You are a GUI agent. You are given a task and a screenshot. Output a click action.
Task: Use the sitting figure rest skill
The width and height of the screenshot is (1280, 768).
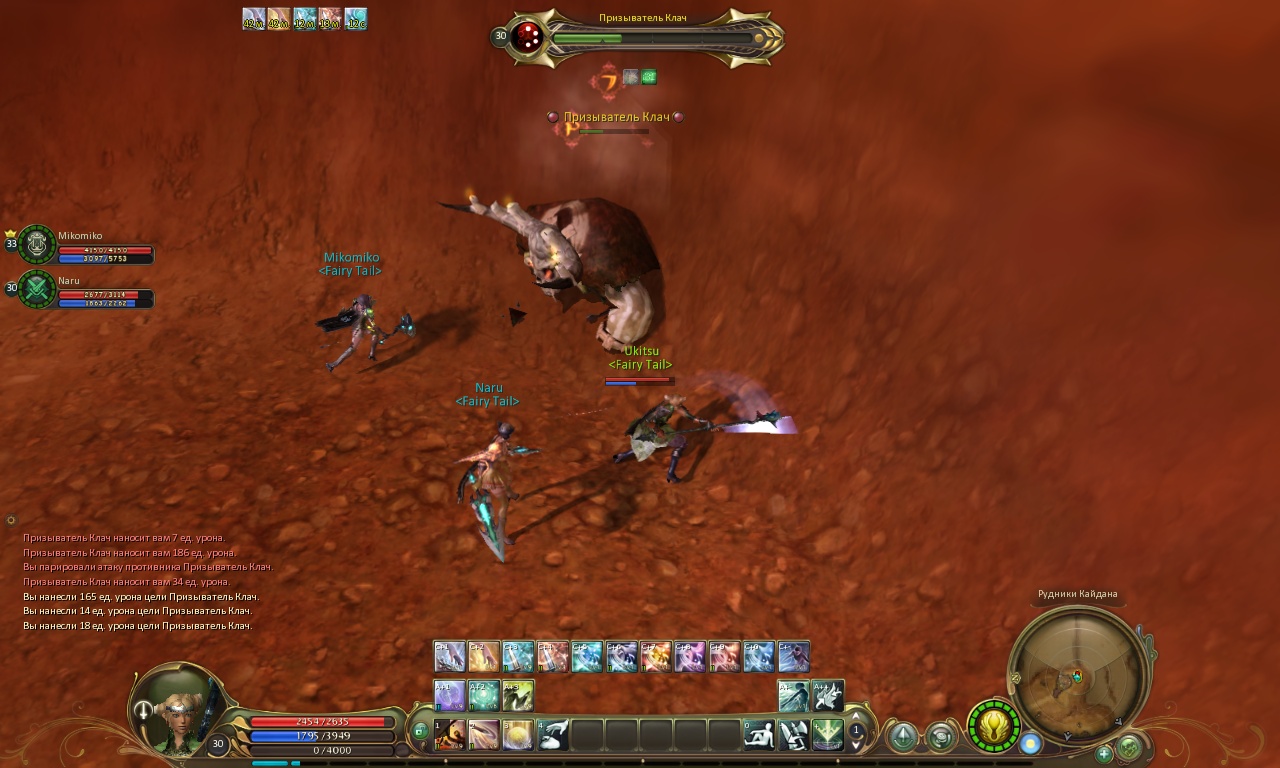(759, 735)
